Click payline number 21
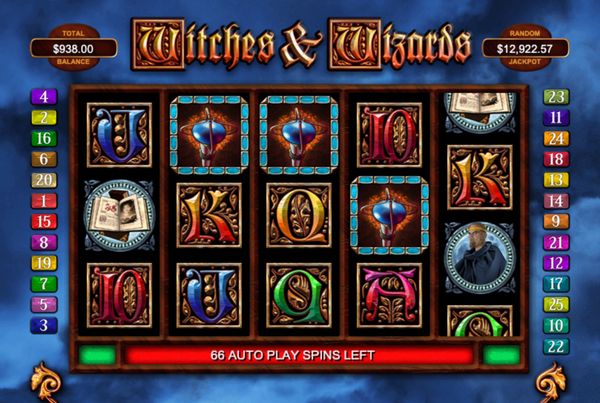 [x=556, y=242]
